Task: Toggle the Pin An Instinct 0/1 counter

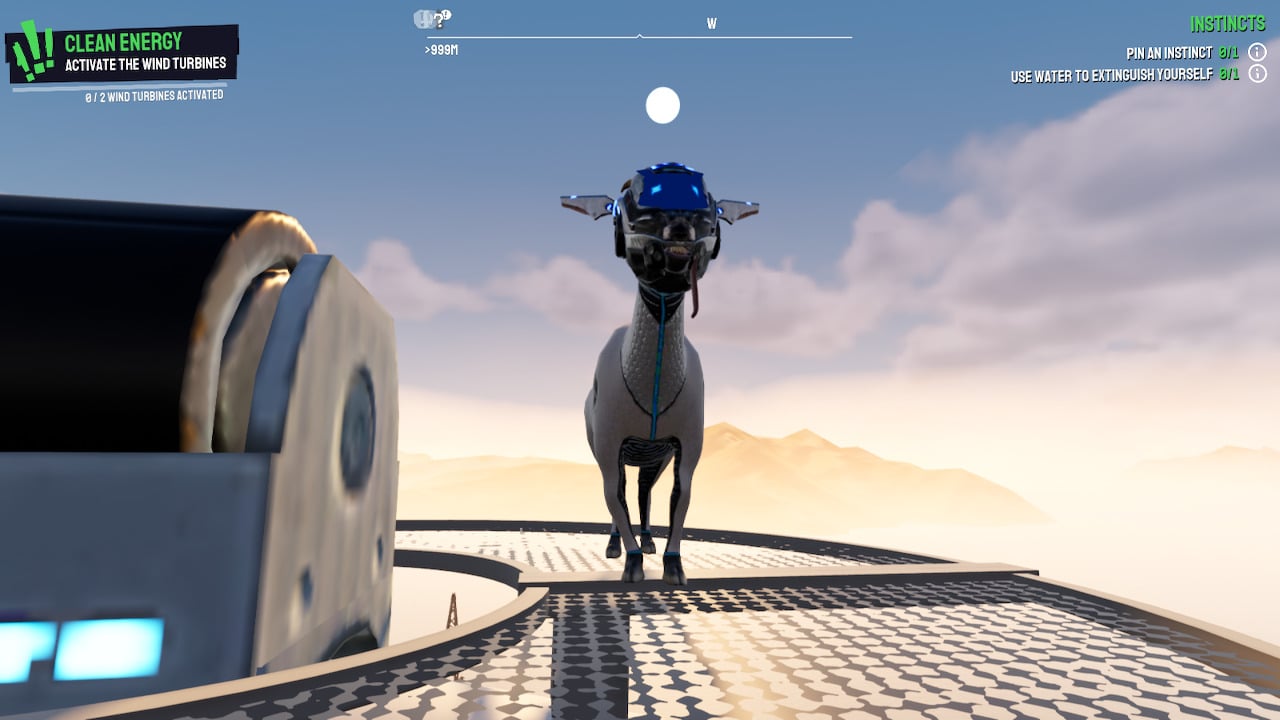Action: point(1229,53)
